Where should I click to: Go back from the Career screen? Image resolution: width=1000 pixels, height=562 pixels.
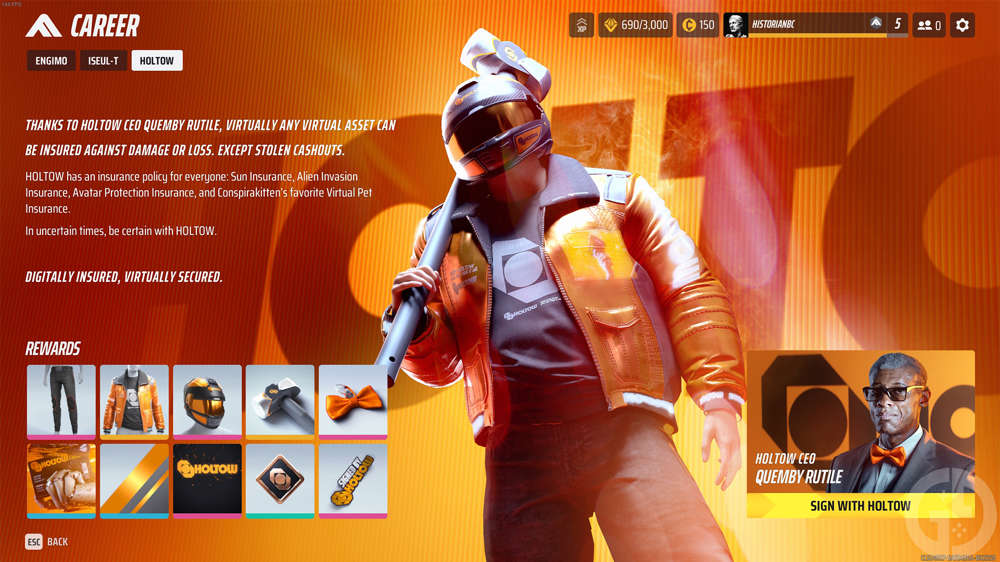(47, 542)
